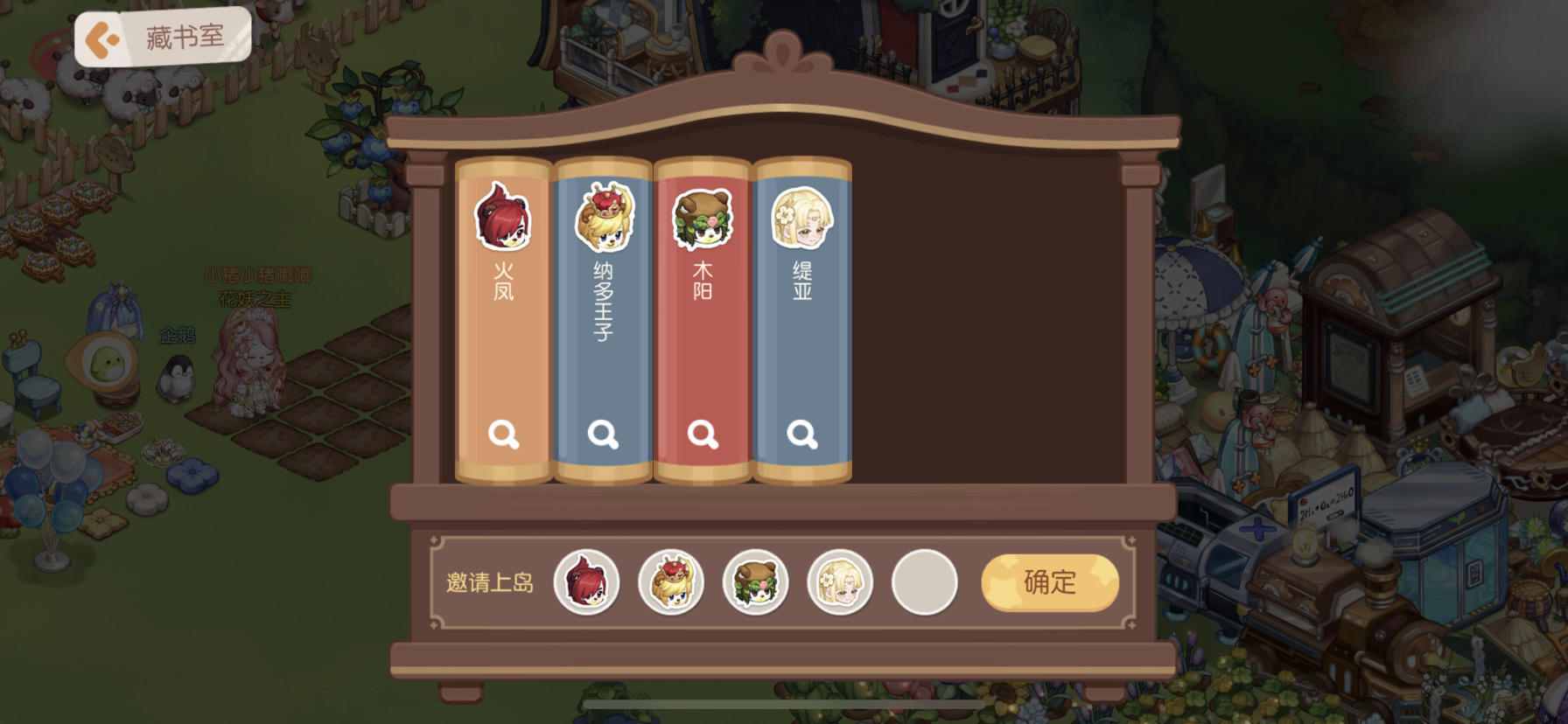Click the magnifier icon on 纳多王子's book
Screen dimensions: 1568x724
coord(602,434)
